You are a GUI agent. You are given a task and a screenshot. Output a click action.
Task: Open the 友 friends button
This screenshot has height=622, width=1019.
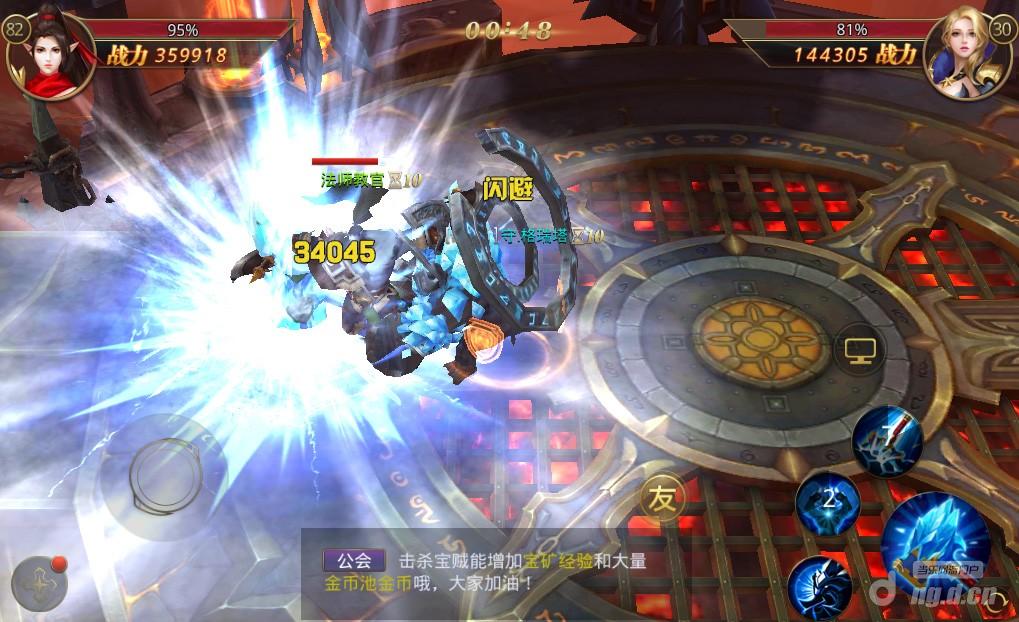[x=663, y=497]
